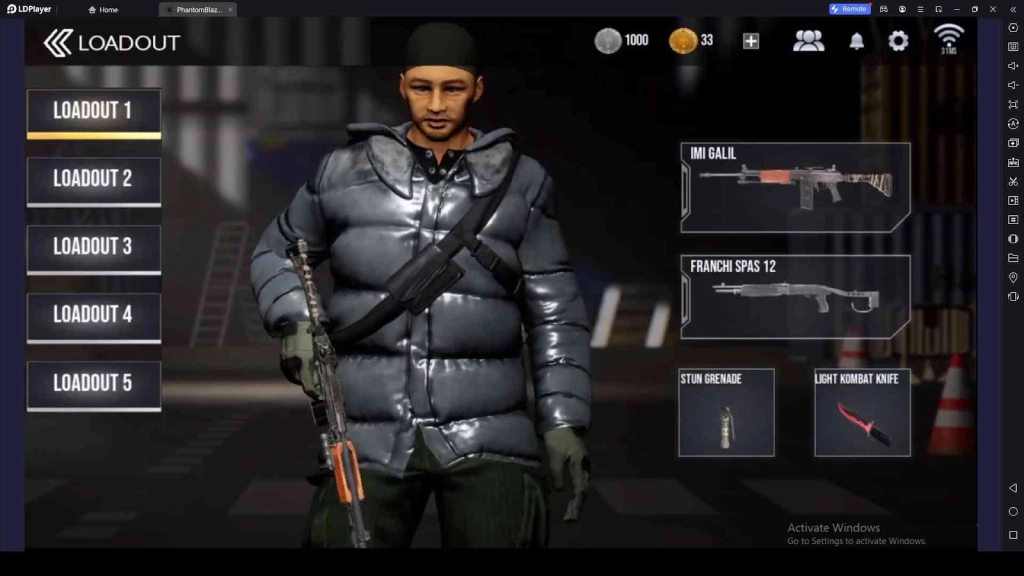Screen dimensions: 1024x576
Task: Switch to Loadout 5
Action: pyautogui.click(x=93, y=384)
